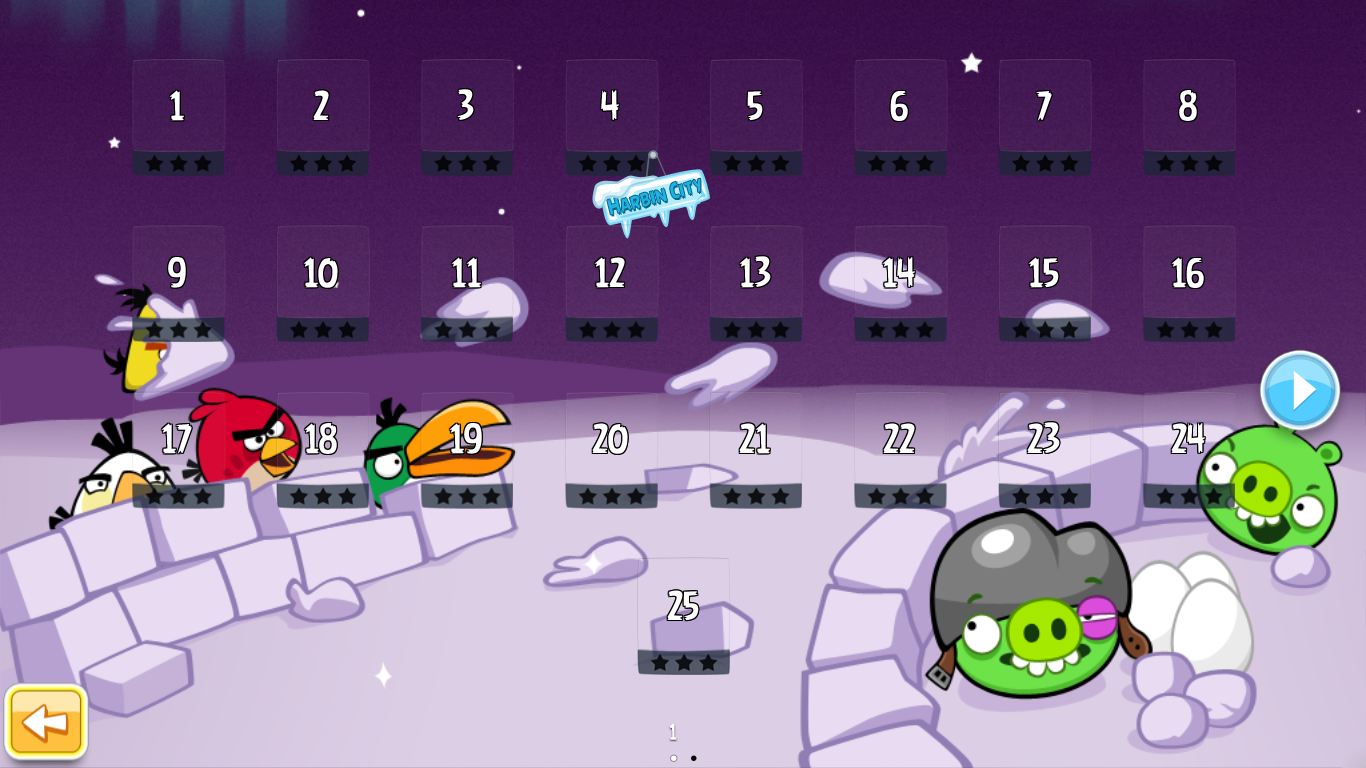The width and height of the screenshot is (1366, 768).
Task: Play level 23
Action: [x=1045, y=449]
